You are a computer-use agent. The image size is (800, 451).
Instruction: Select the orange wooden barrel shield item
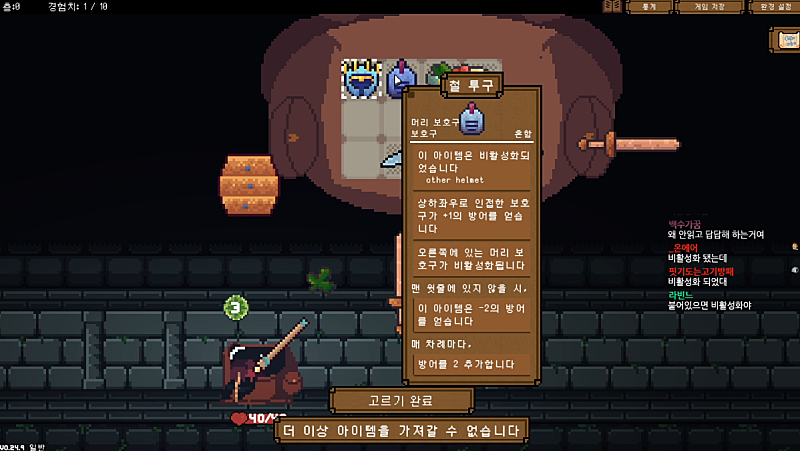[x=248, y=183]
